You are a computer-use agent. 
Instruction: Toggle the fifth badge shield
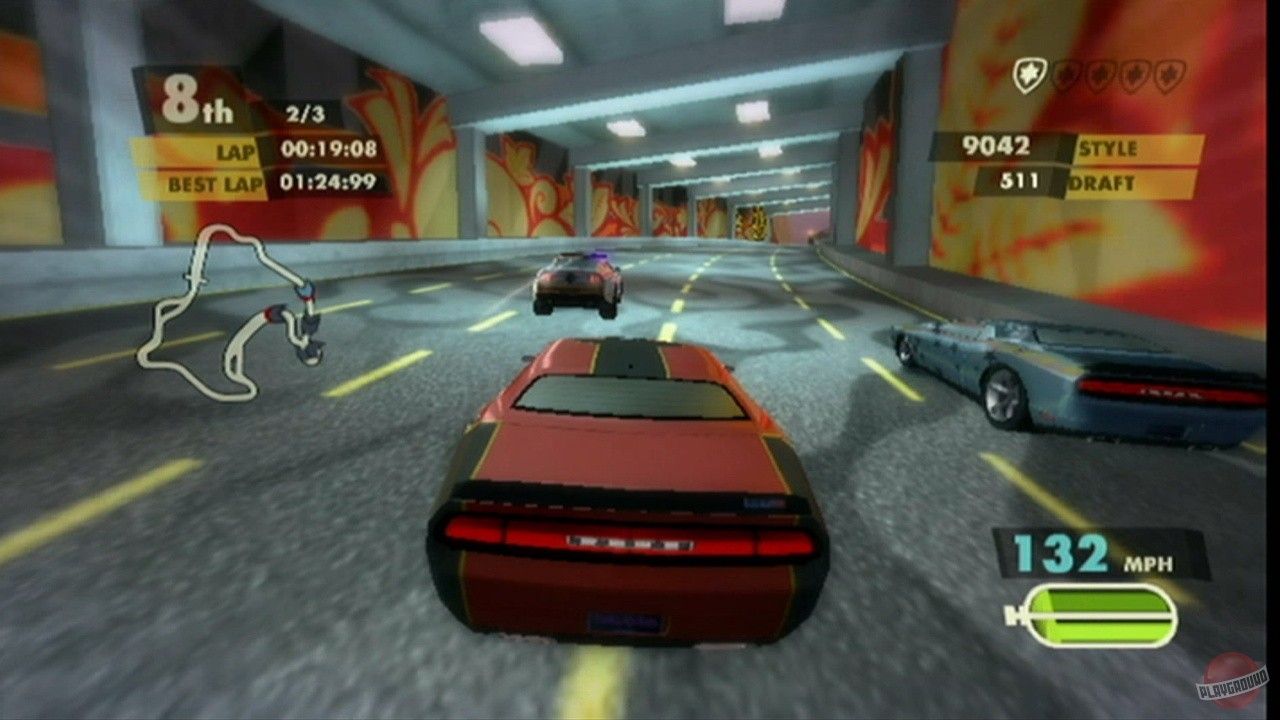pos(1169,74)
